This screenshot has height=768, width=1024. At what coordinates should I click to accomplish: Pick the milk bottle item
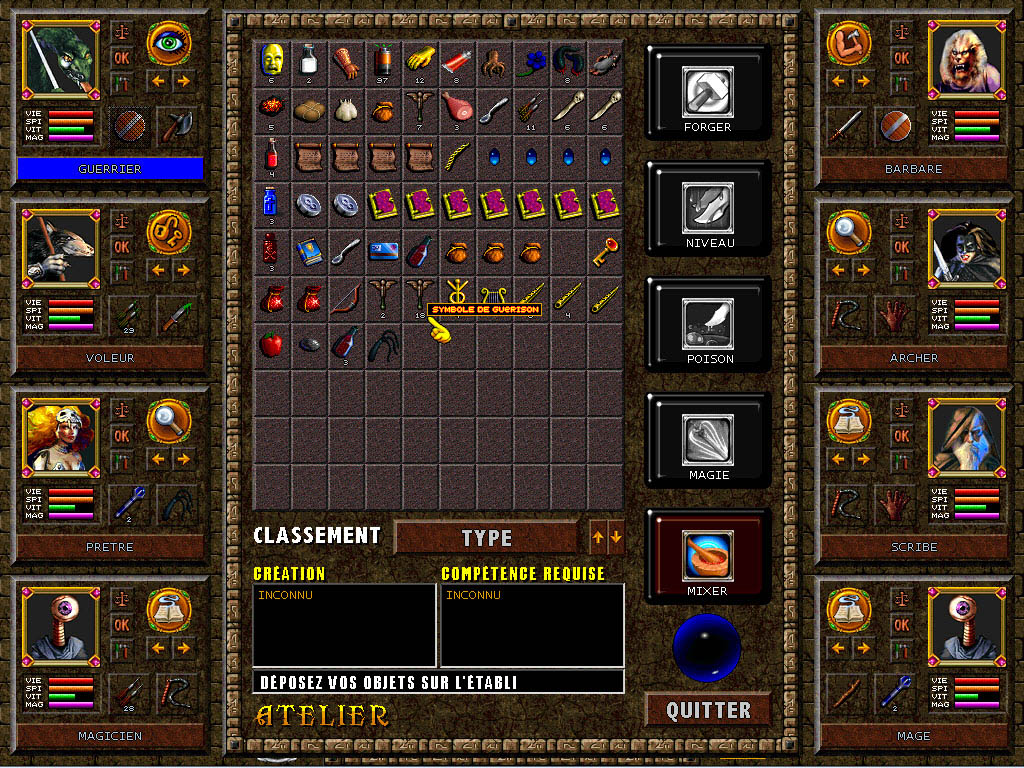point(308,58)
